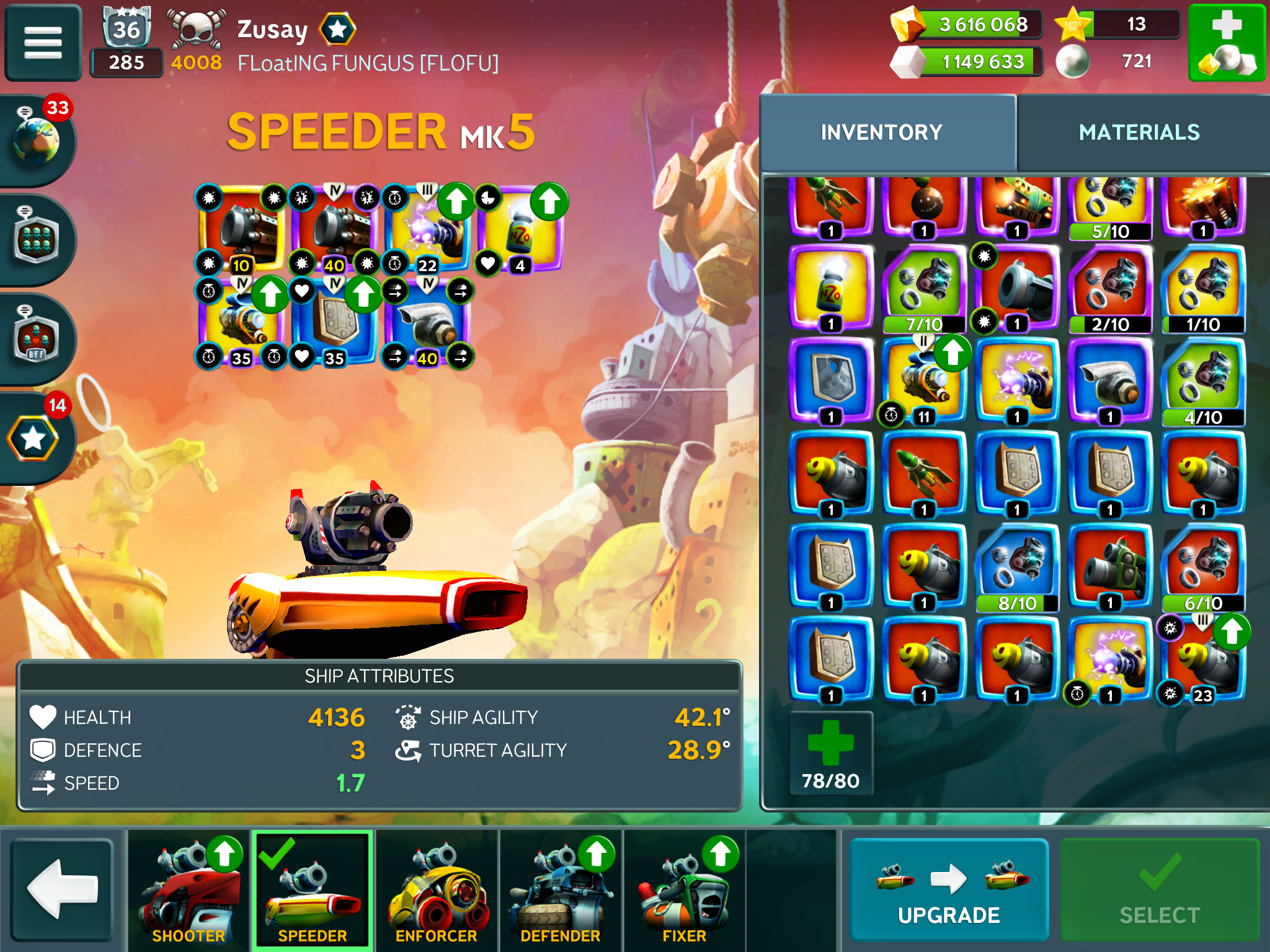Open the star badge with 14 notifications

click(x=33, y=438)
